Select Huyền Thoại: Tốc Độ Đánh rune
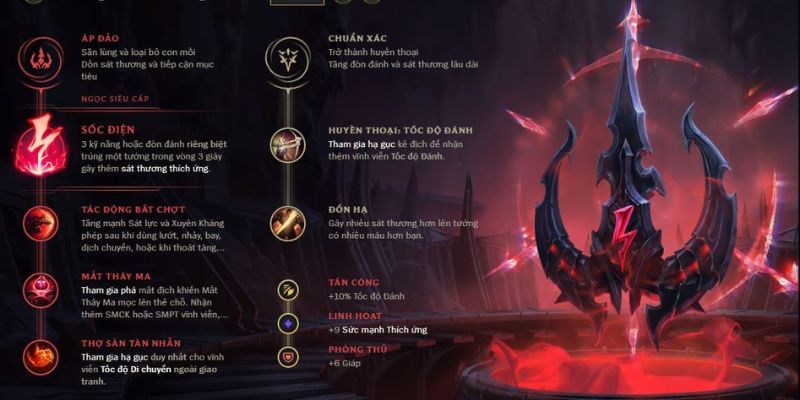 click(288, 143)
